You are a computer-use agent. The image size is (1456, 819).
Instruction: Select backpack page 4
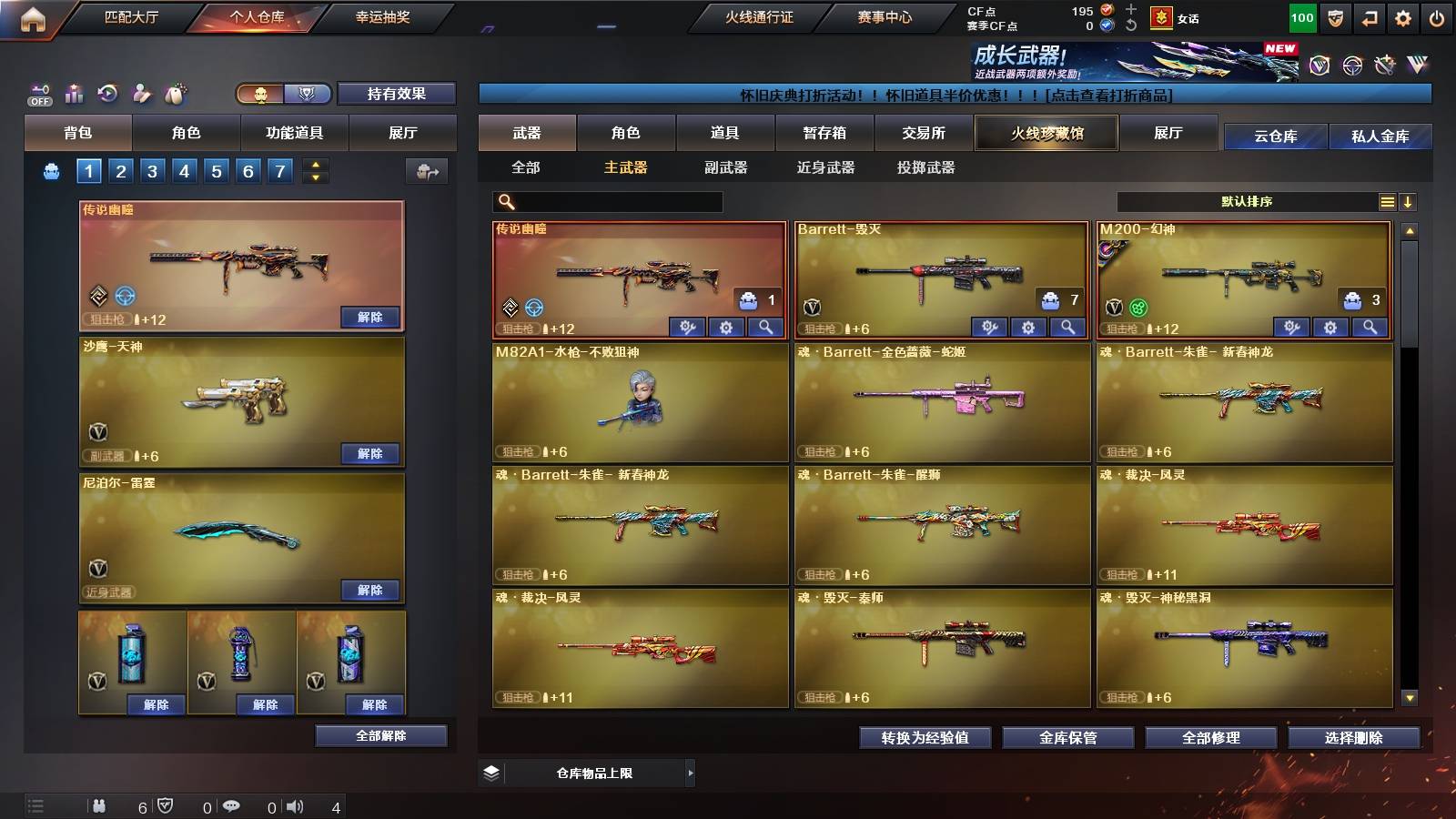click(x=186, y=170)
